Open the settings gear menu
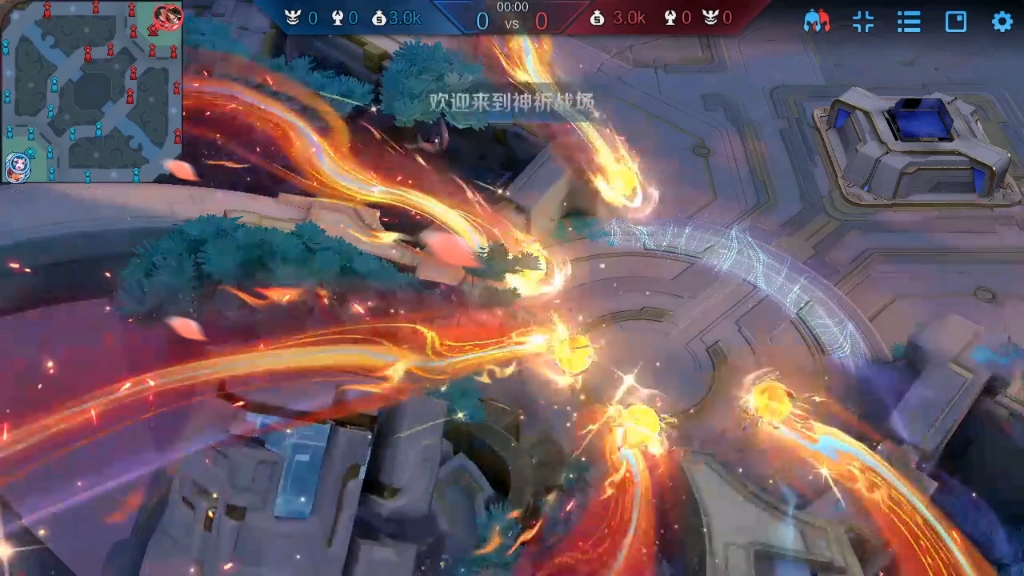Image resolution: width=1024 pixels, height=576 pixels. click(x=1002, y=21)
